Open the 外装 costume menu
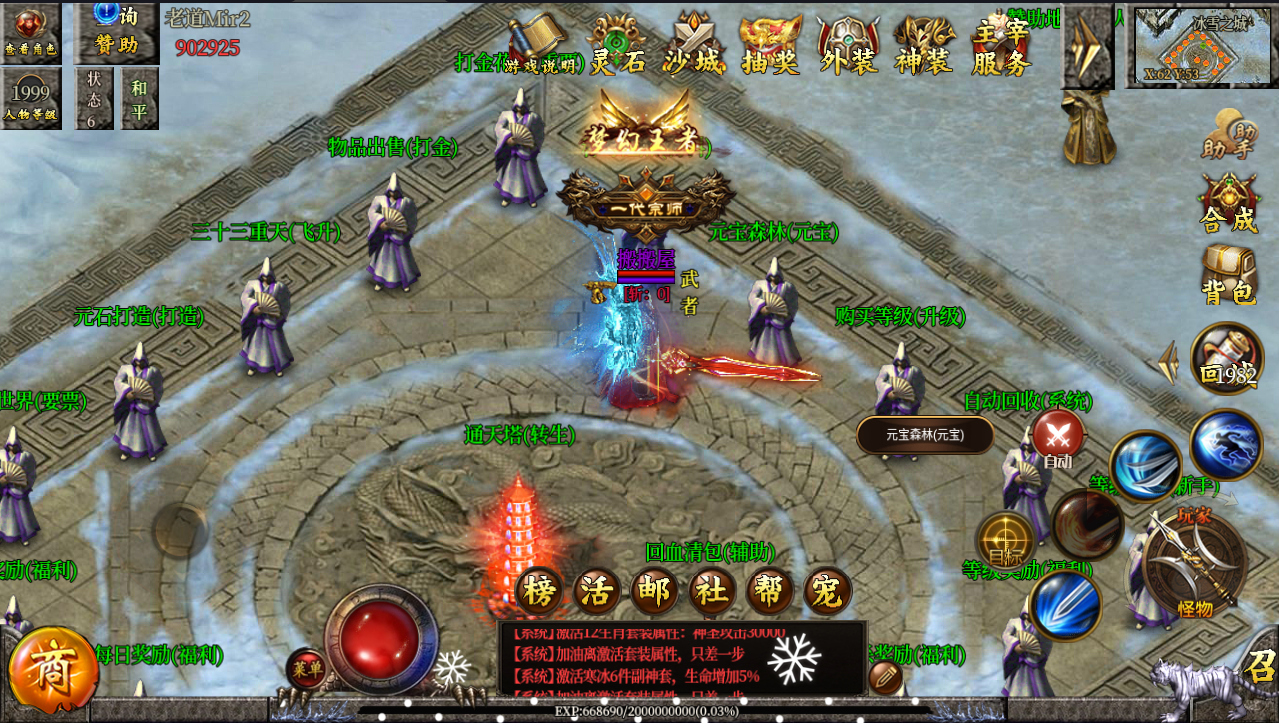 848,48
